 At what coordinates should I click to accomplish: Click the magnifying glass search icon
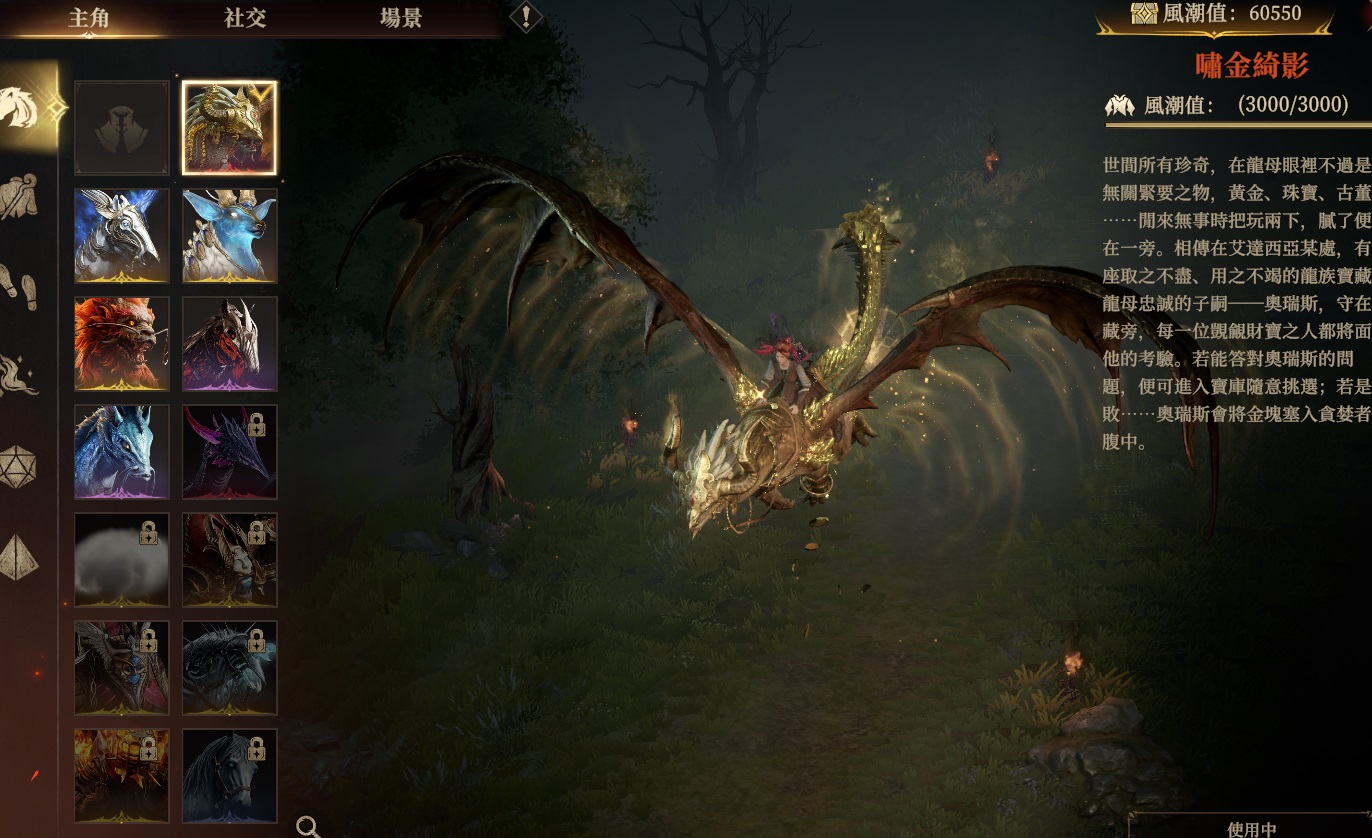click(x=308, y=826)
